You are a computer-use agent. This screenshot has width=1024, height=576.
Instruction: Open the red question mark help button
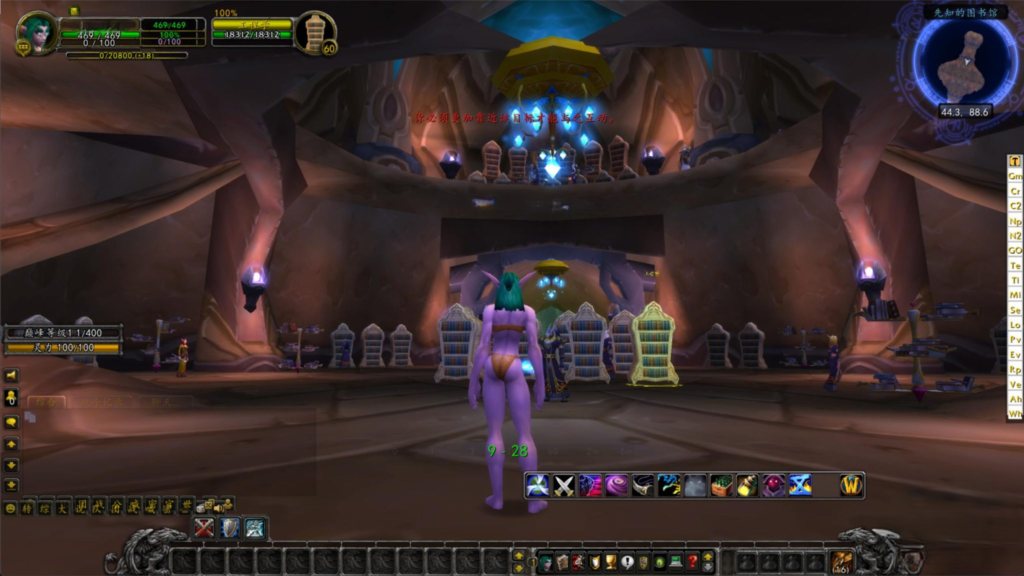coord(692,562)
